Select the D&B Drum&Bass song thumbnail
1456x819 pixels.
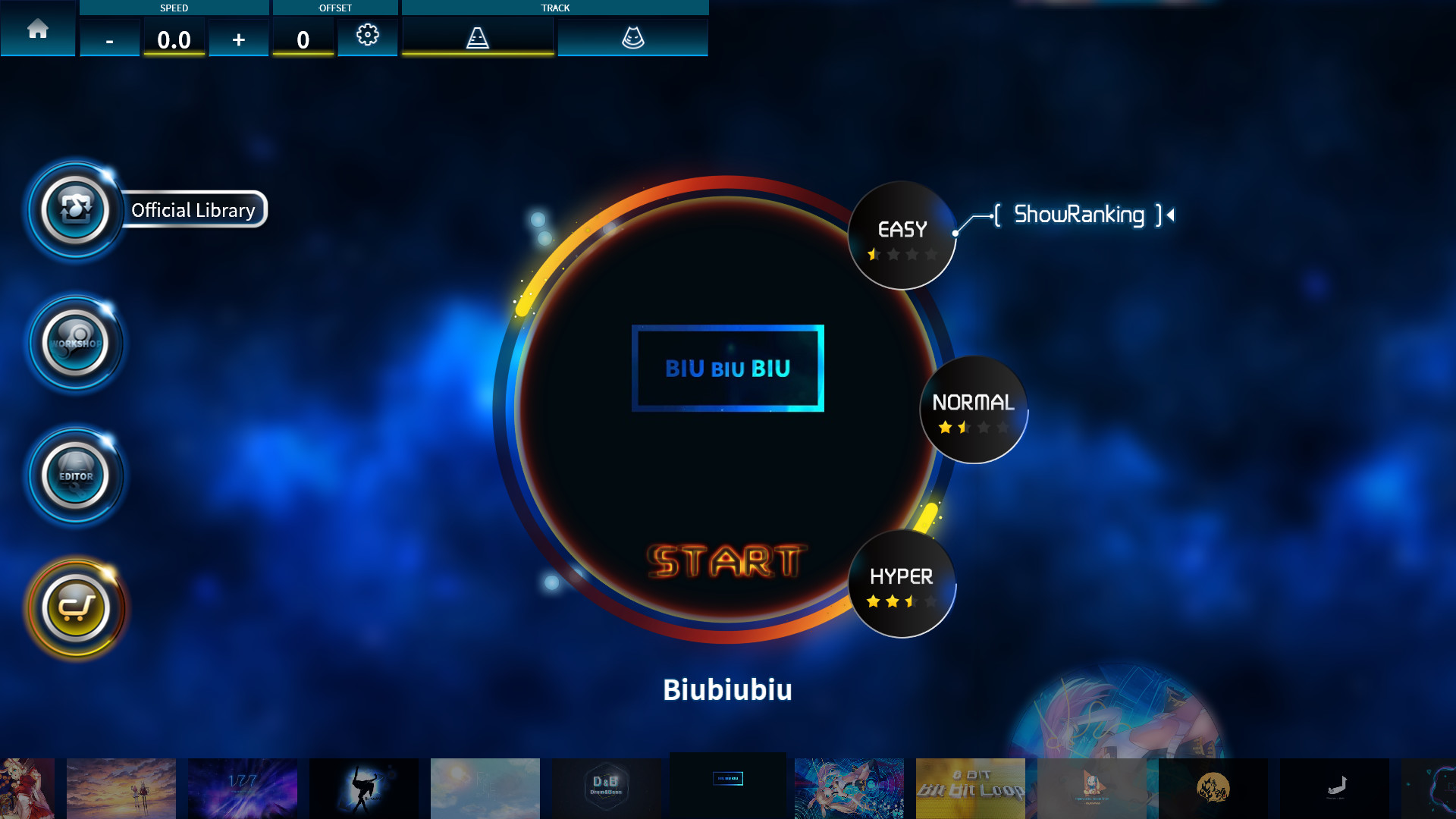point(607,789)
